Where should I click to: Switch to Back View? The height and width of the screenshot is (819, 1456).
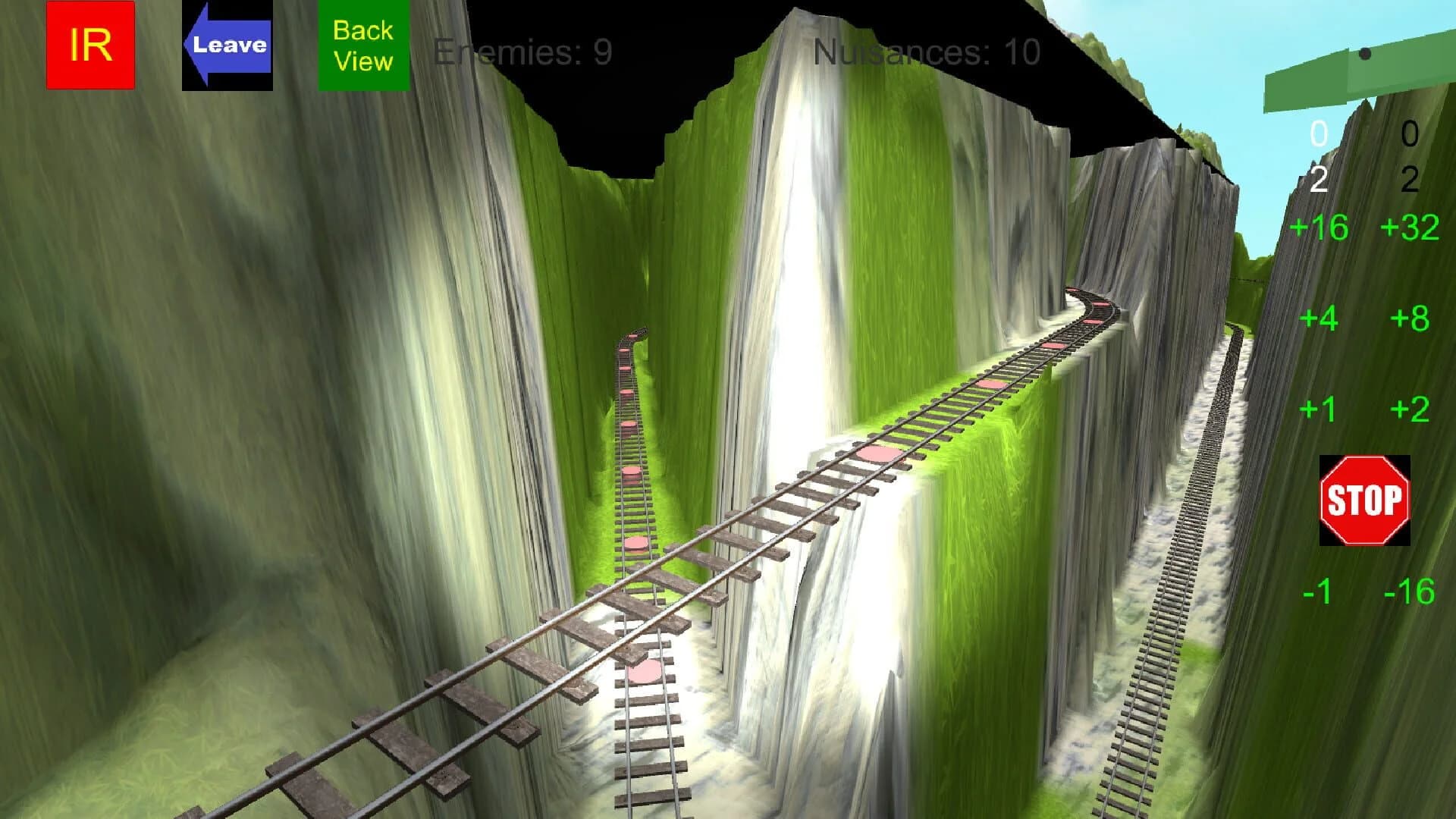362,45
